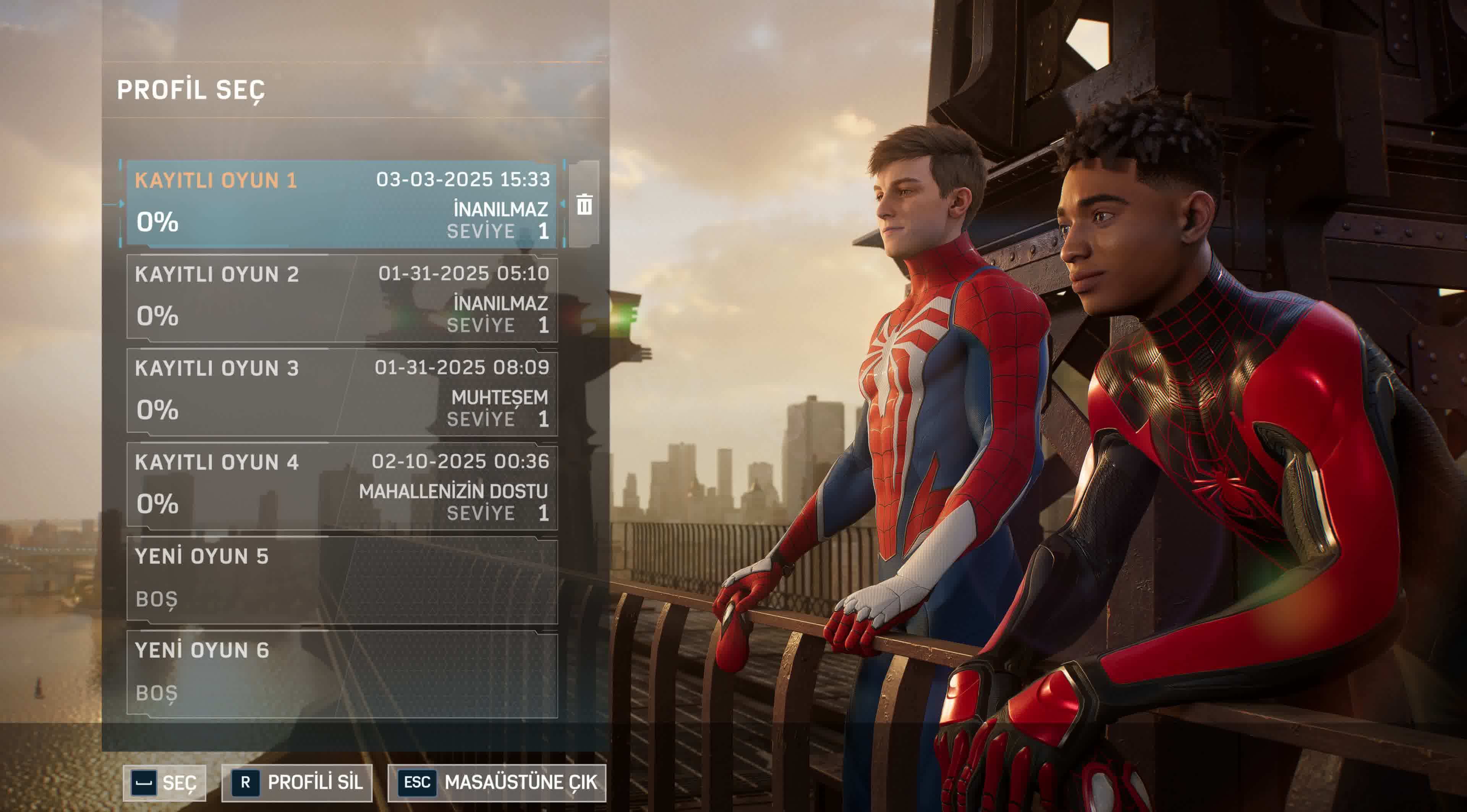Click the trash can delete icon
Screen dimensions: 1467x812
click(x=584, y=204)
